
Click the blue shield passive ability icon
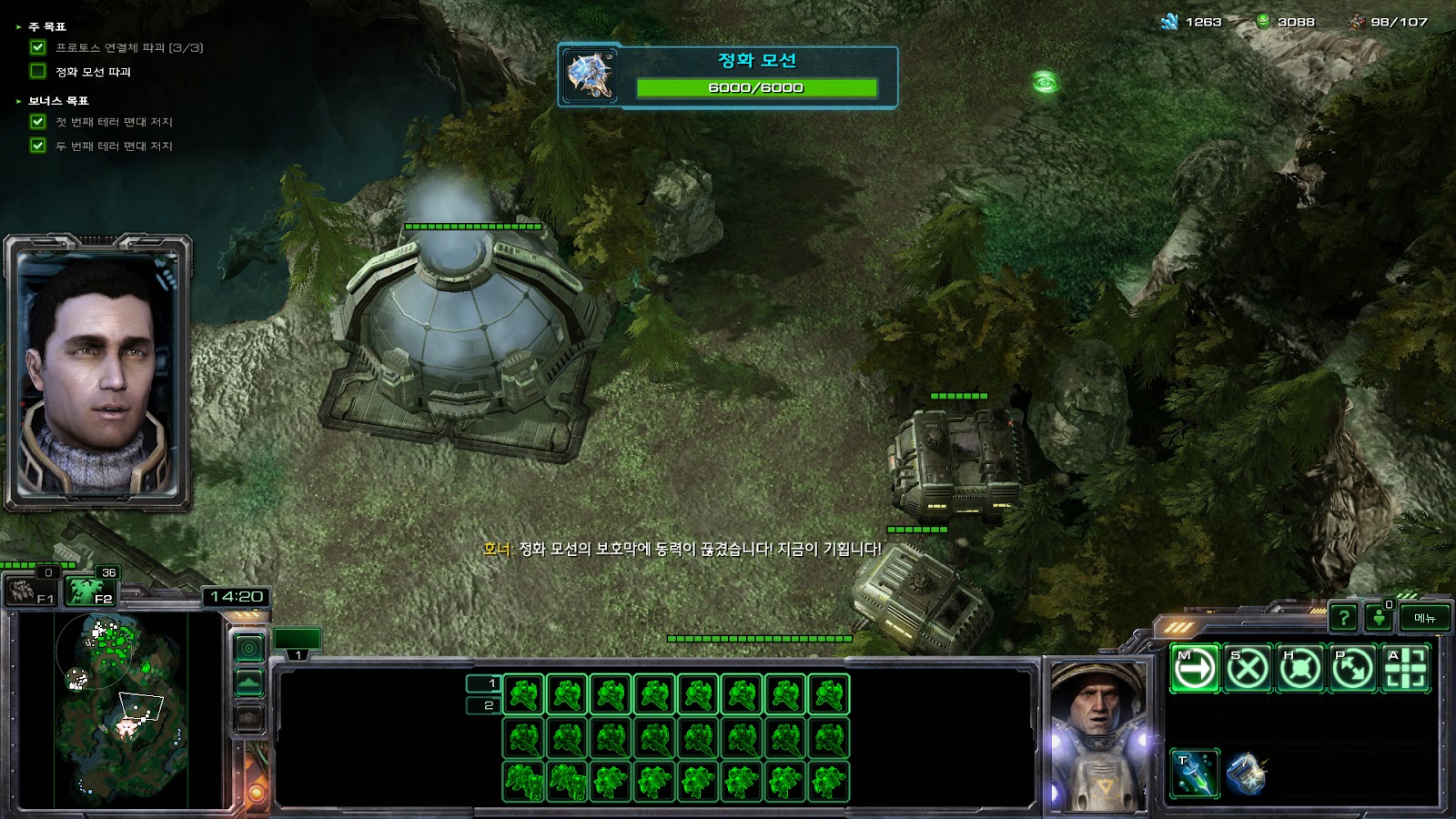tap(1246, 773)
